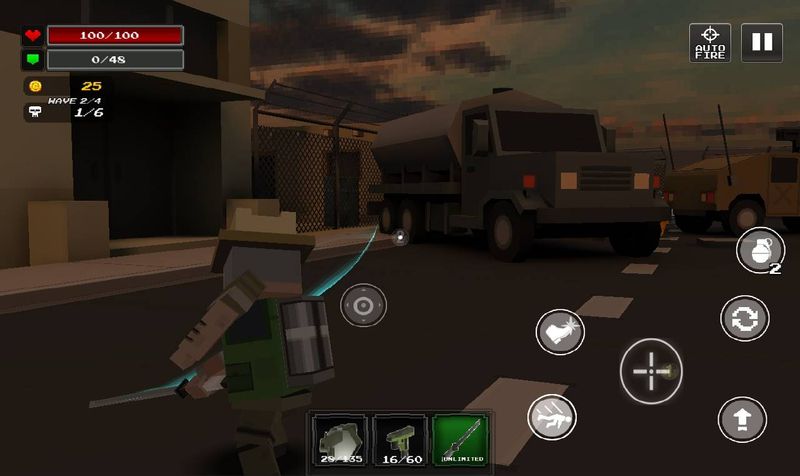Tap the center aim joystick button
800x476 pixels.
[363, 305]
